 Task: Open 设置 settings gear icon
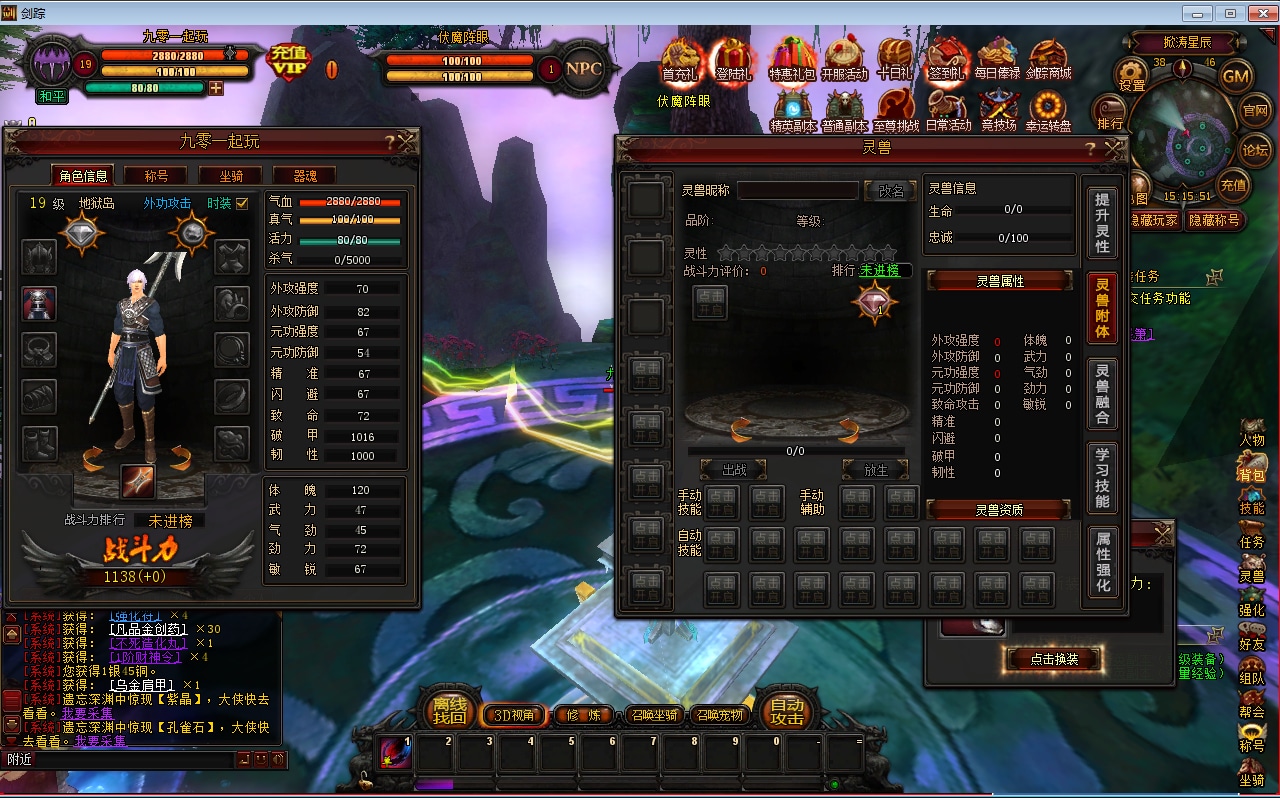click(1132, 75)
